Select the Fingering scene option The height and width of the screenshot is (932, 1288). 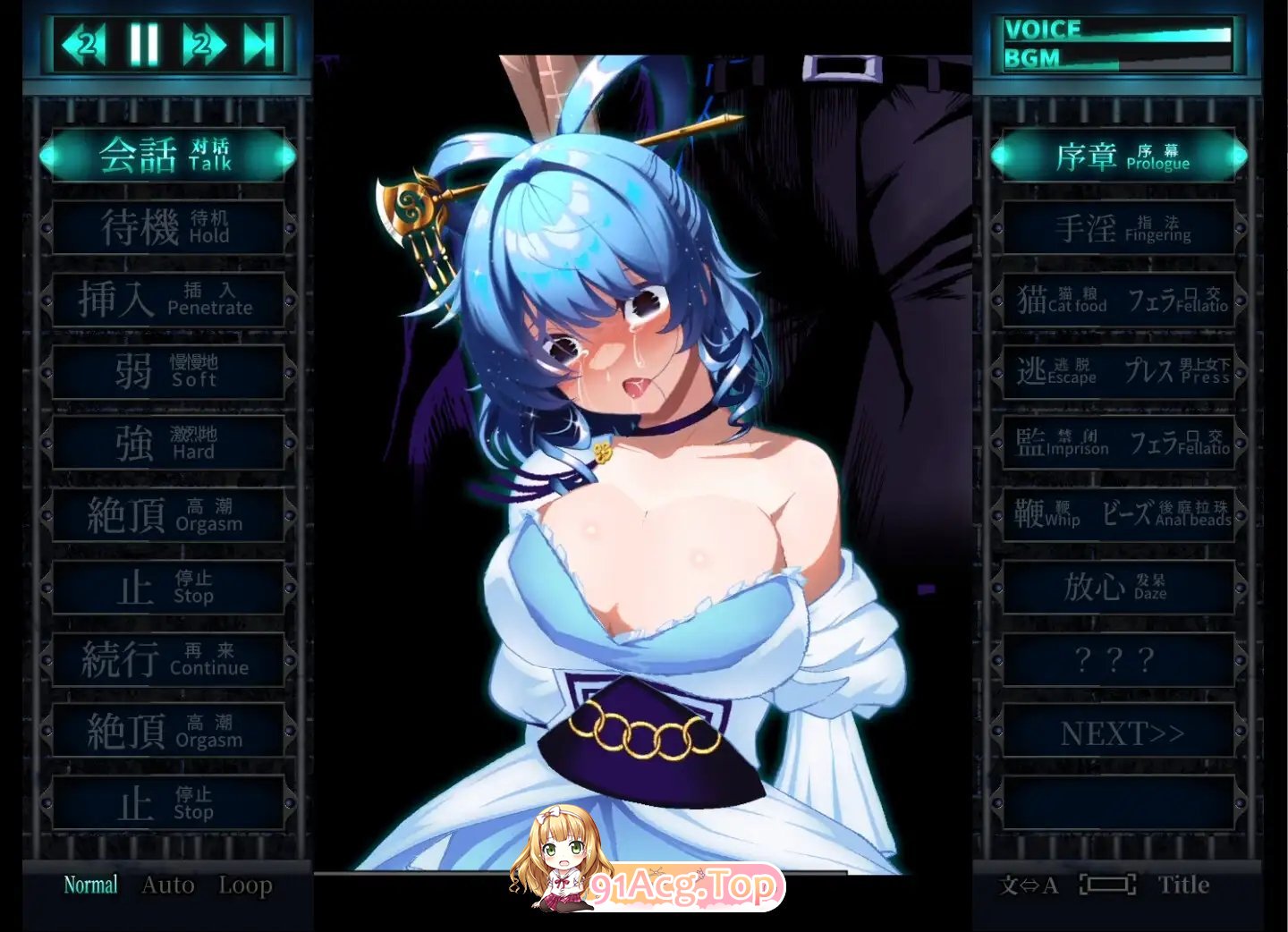click(1117, 227)
